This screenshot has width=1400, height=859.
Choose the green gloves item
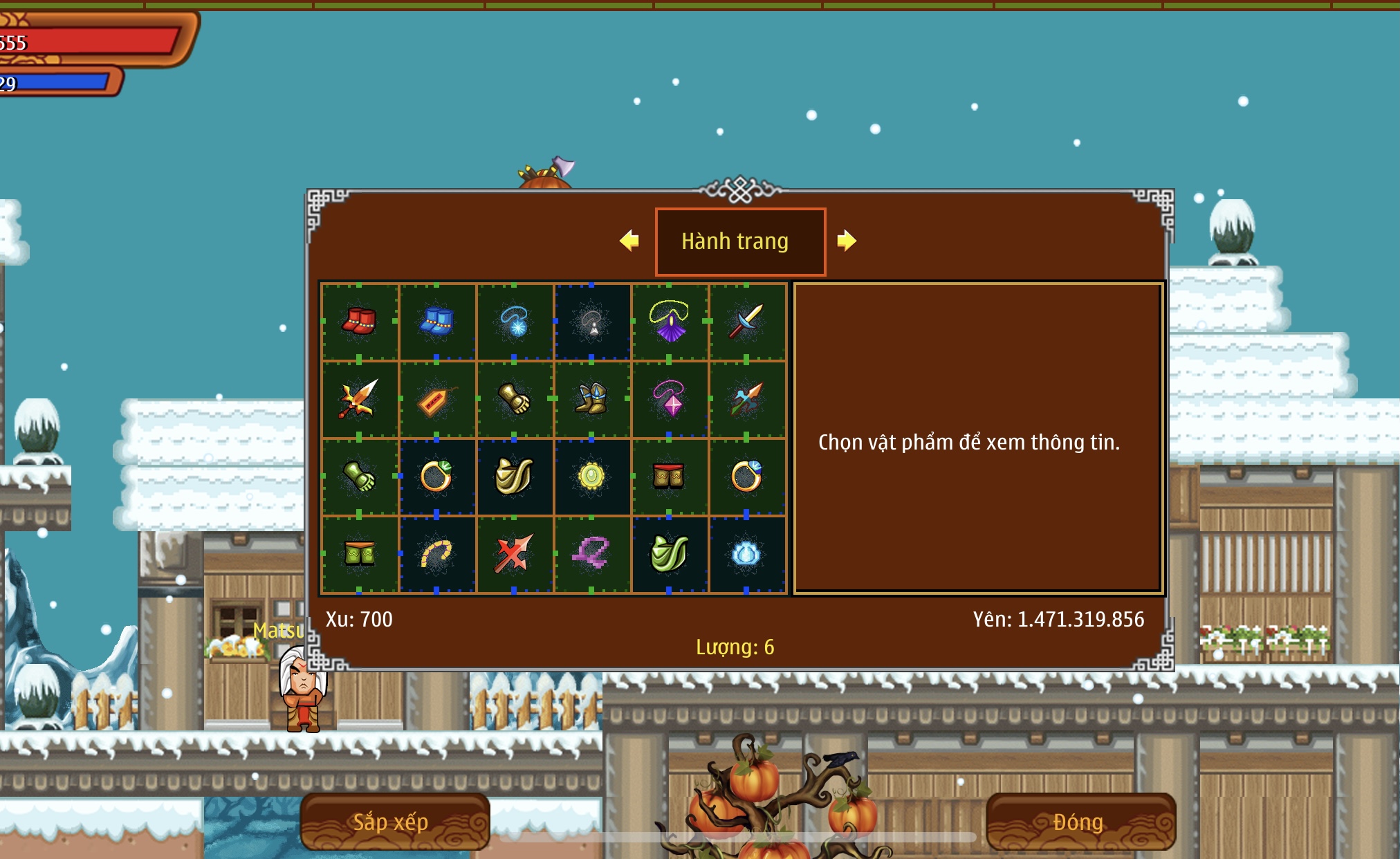coord(359,477)
